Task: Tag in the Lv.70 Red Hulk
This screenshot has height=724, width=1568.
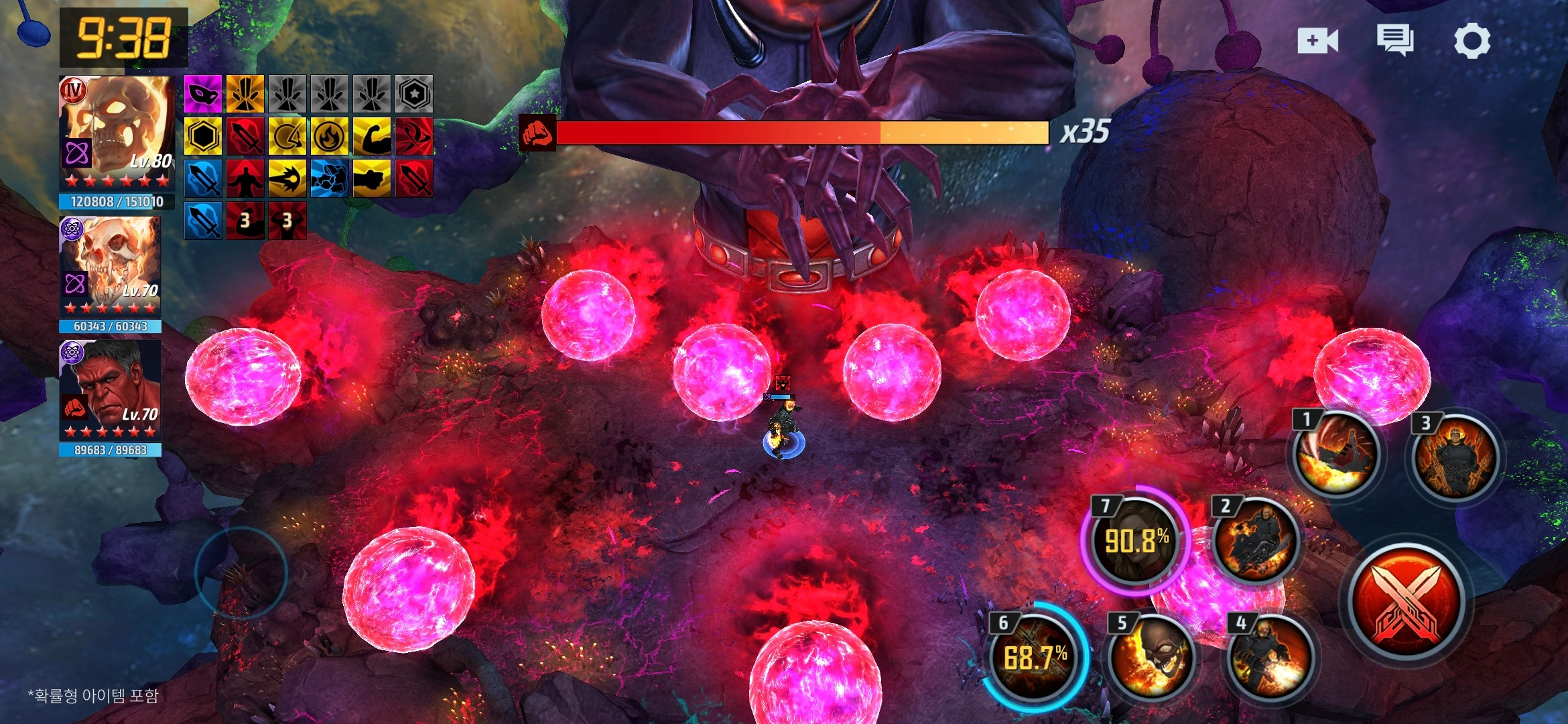Action: (111, 390)
